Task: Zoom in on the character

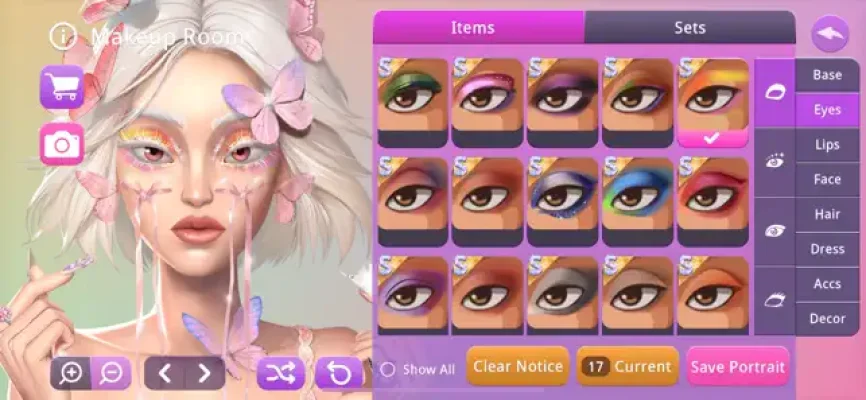Action: click(71, 374)
